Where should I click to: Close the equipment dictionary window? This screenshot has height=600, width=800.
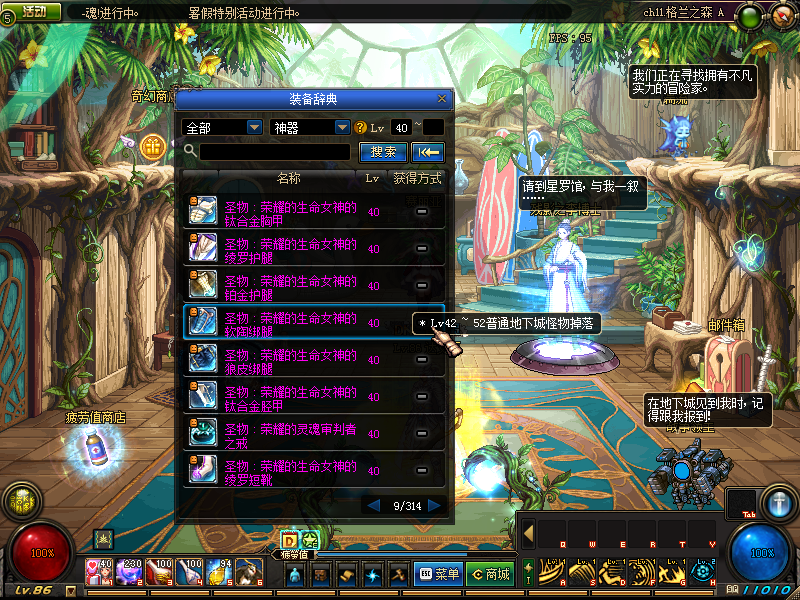[x=442, y=99]
